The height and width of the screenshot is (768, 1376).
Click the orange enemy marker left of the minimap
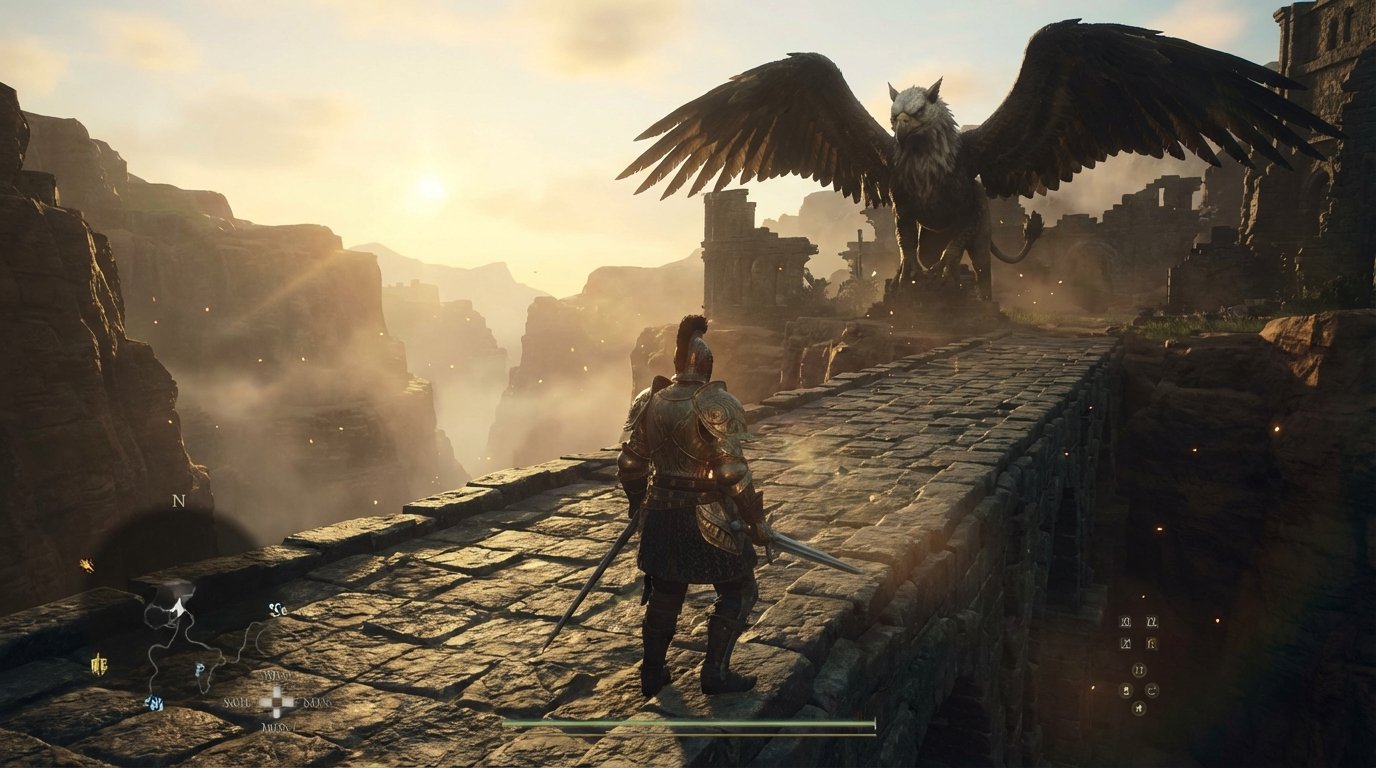(x=87, y=563)
